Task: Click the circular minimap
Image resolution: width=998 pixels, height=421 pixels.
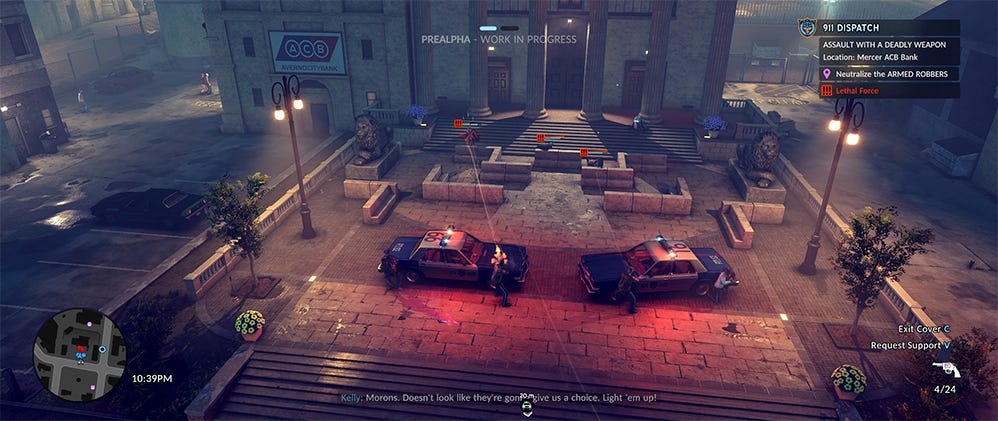Action: point(79,354)
